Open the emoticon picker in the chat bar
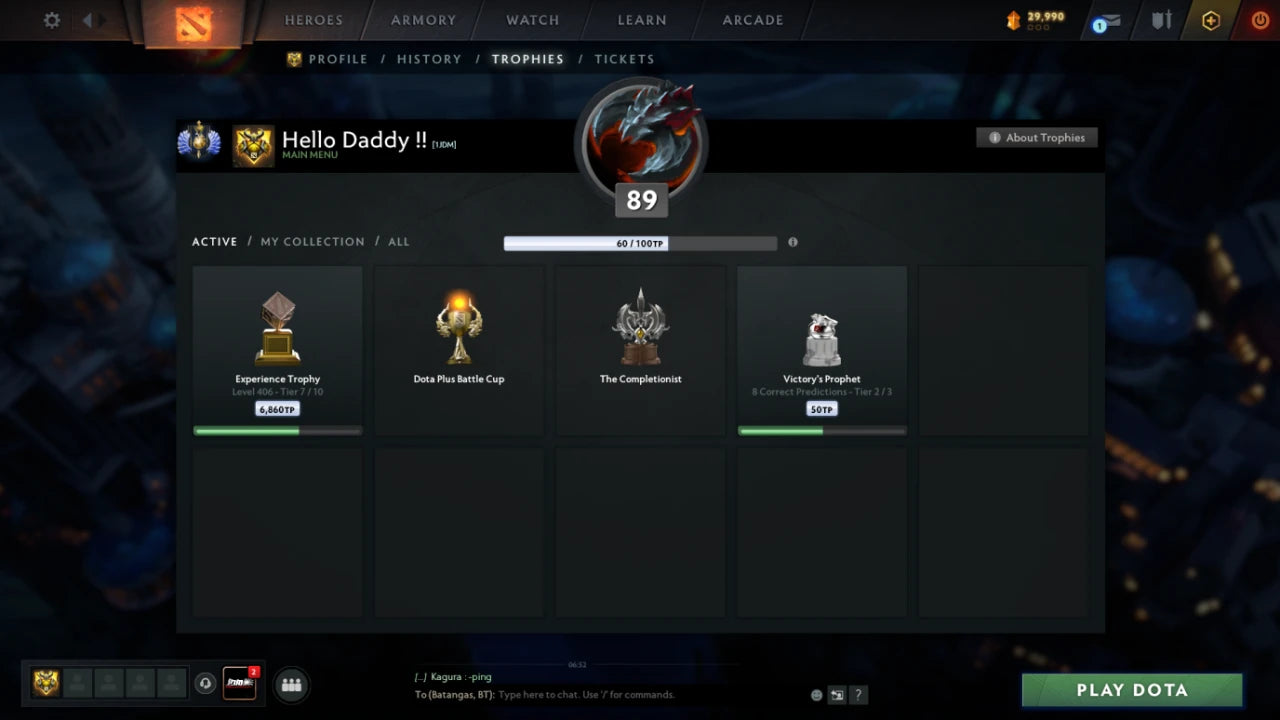The height and width of the screenshot is (720, 1280). coord(815,694)
